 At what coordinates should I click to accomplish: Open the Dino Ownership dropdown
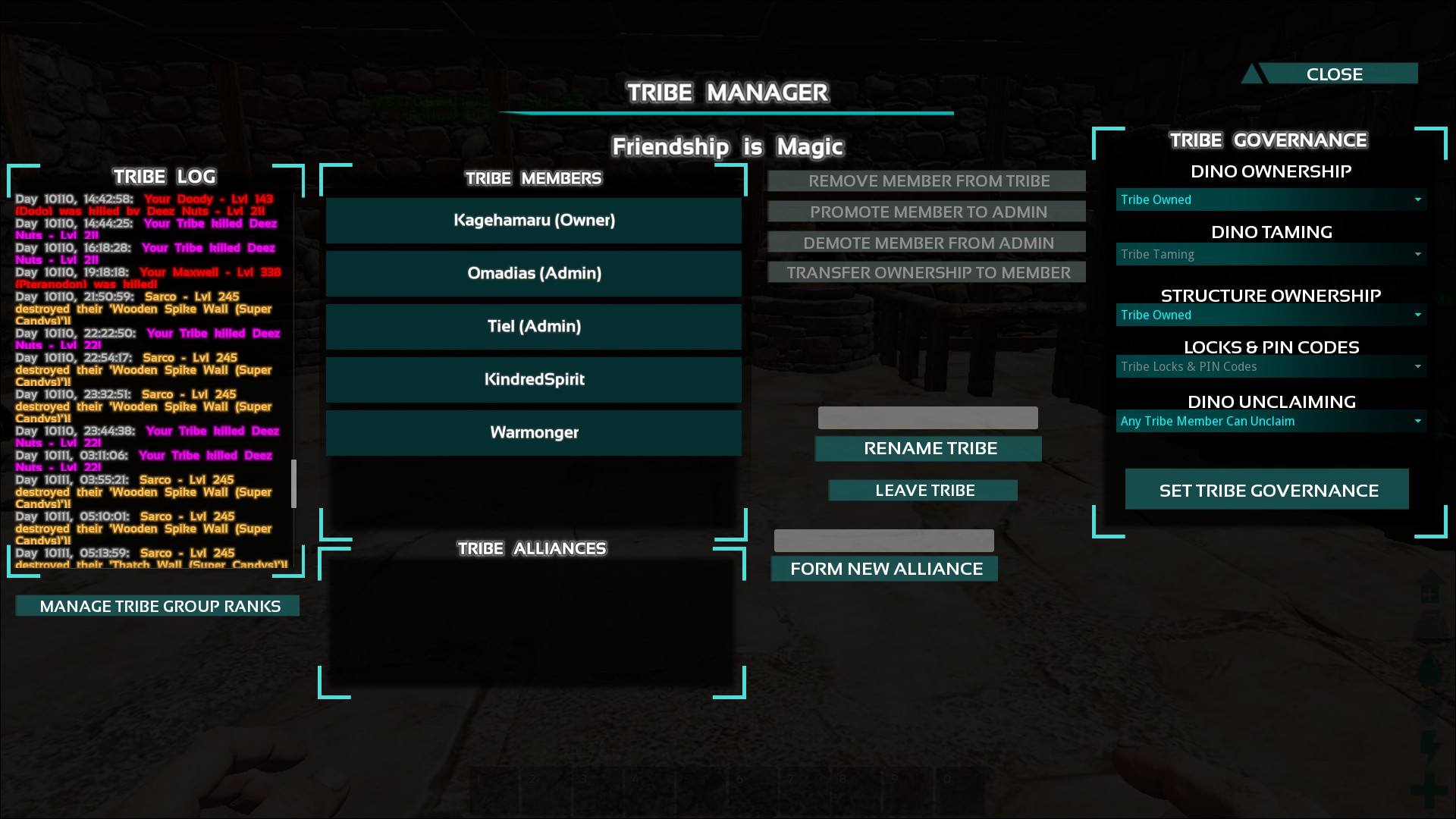coord(1271,200)
